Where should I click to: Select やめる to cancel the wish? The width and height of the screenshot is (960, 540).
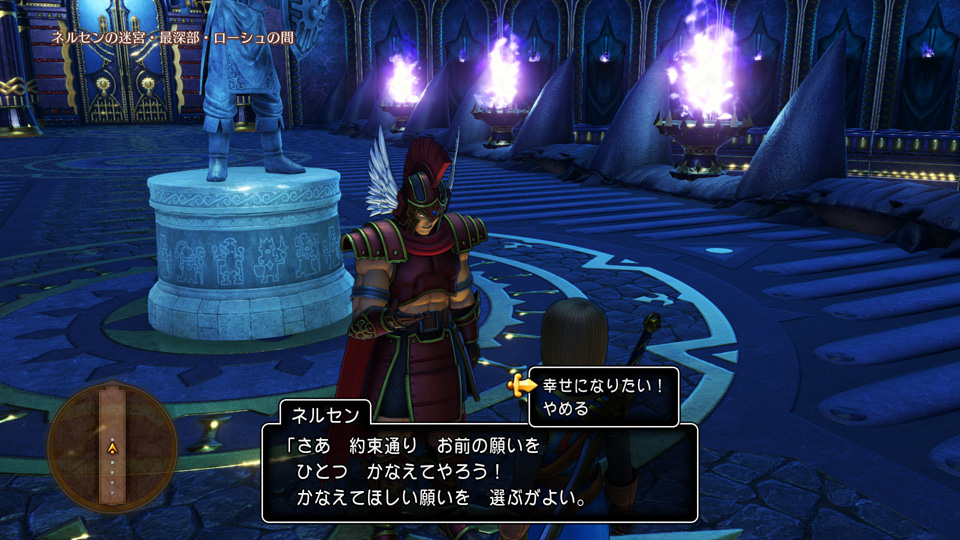click(x=566, y=408)
